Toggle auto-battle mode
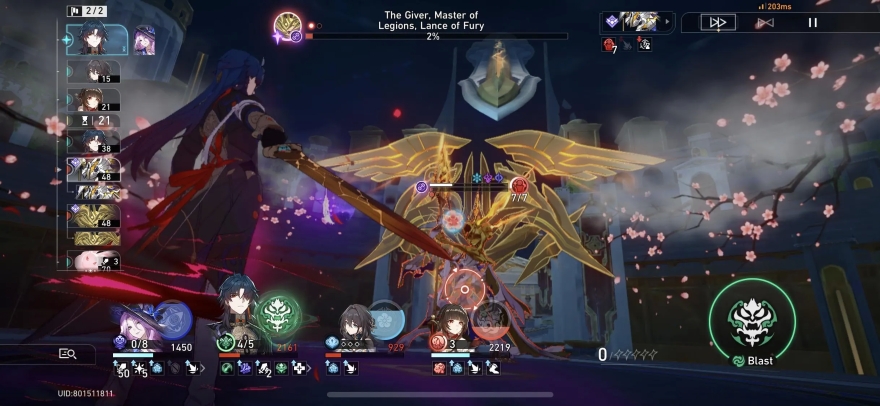This screenshot has height=406, width=880. click(764, 22)
